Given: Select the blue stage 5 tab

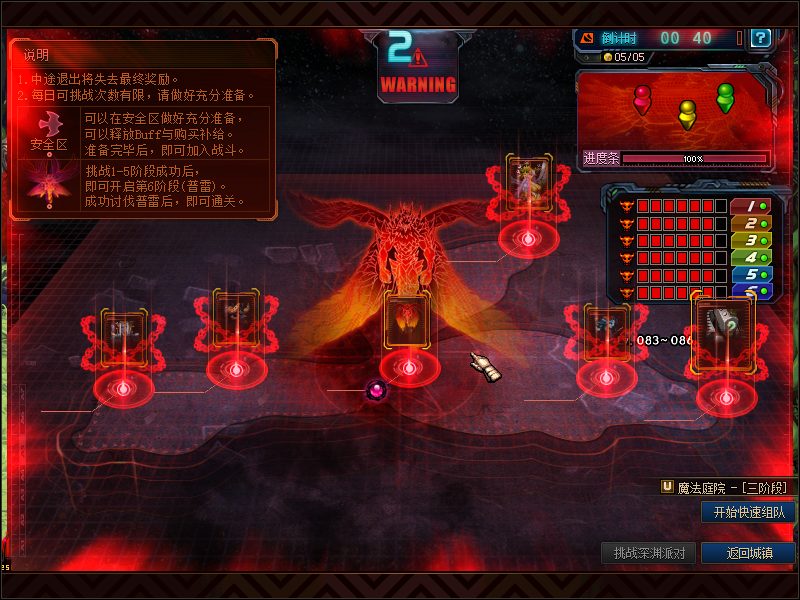Looking at the screenshot, I should click(751, 274).
